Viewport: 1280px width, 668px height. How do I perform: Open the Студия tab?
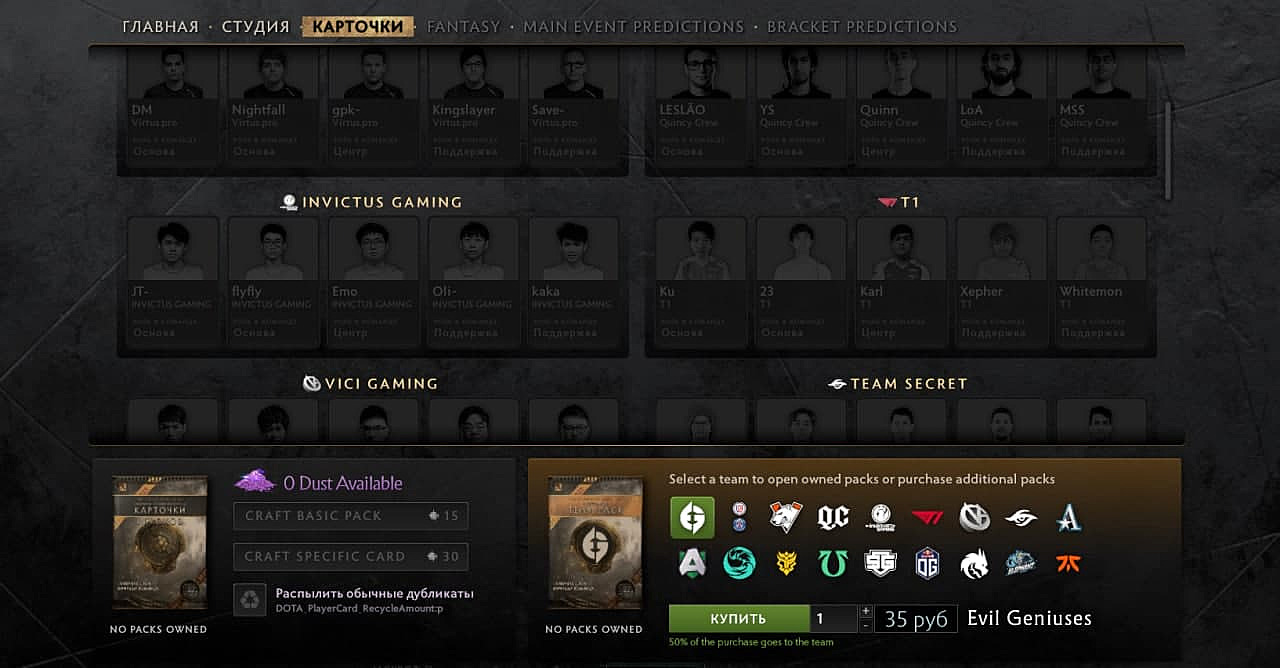[x=255, y=27]
